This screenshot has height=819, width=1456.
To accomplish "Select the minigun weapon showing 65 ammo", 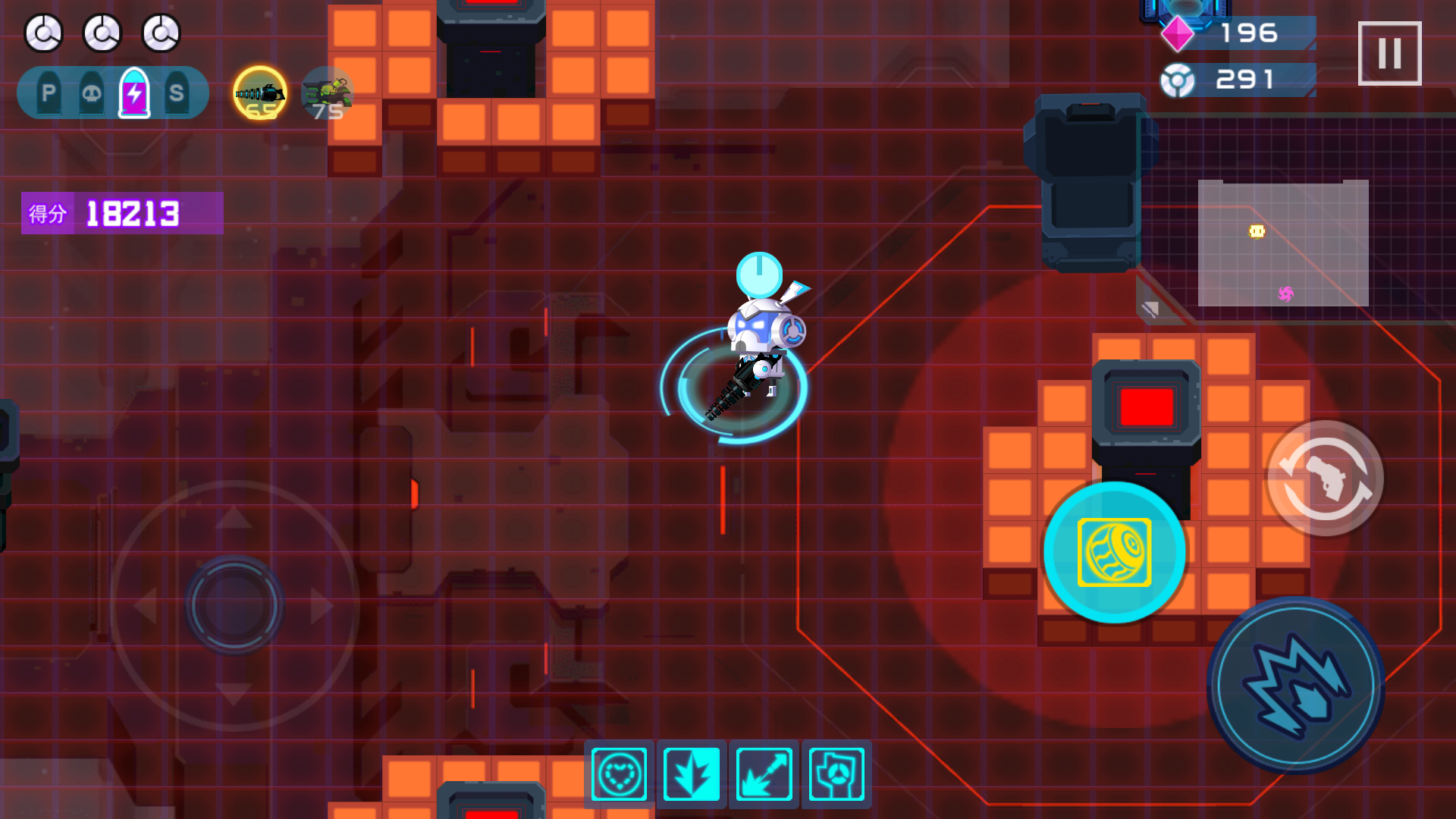I will pyautogui.click(x=259, y=93).
